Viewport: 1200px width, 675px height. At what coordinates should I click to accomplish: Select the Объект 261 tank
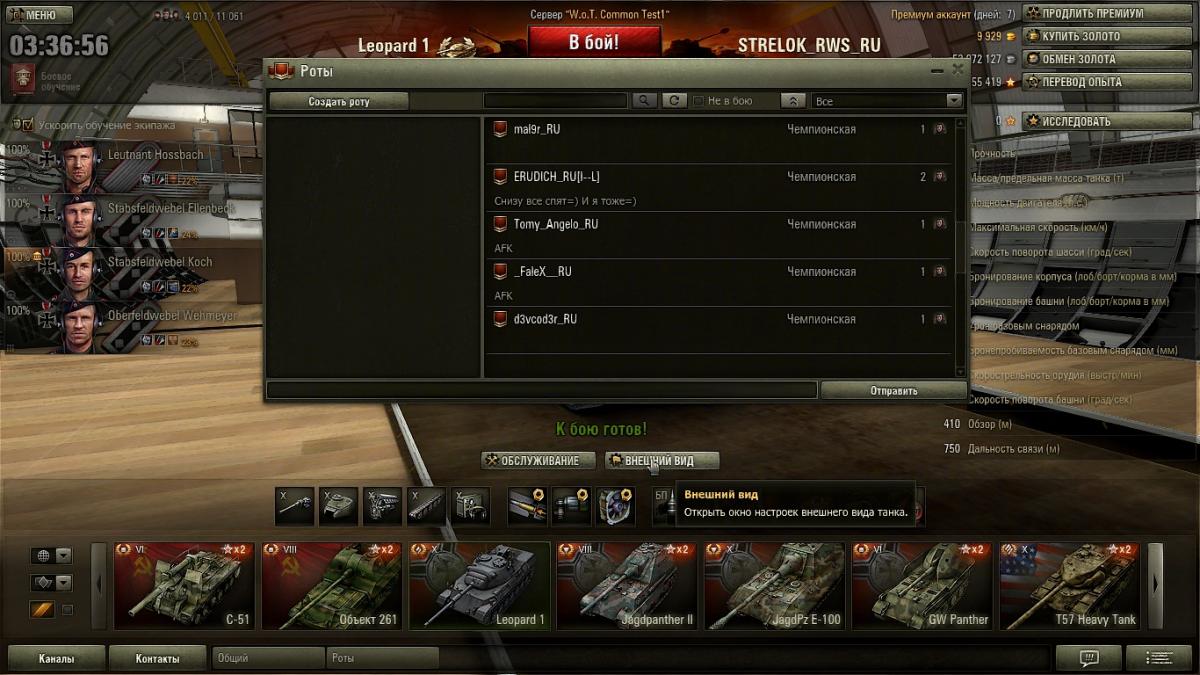coord(332,586)
